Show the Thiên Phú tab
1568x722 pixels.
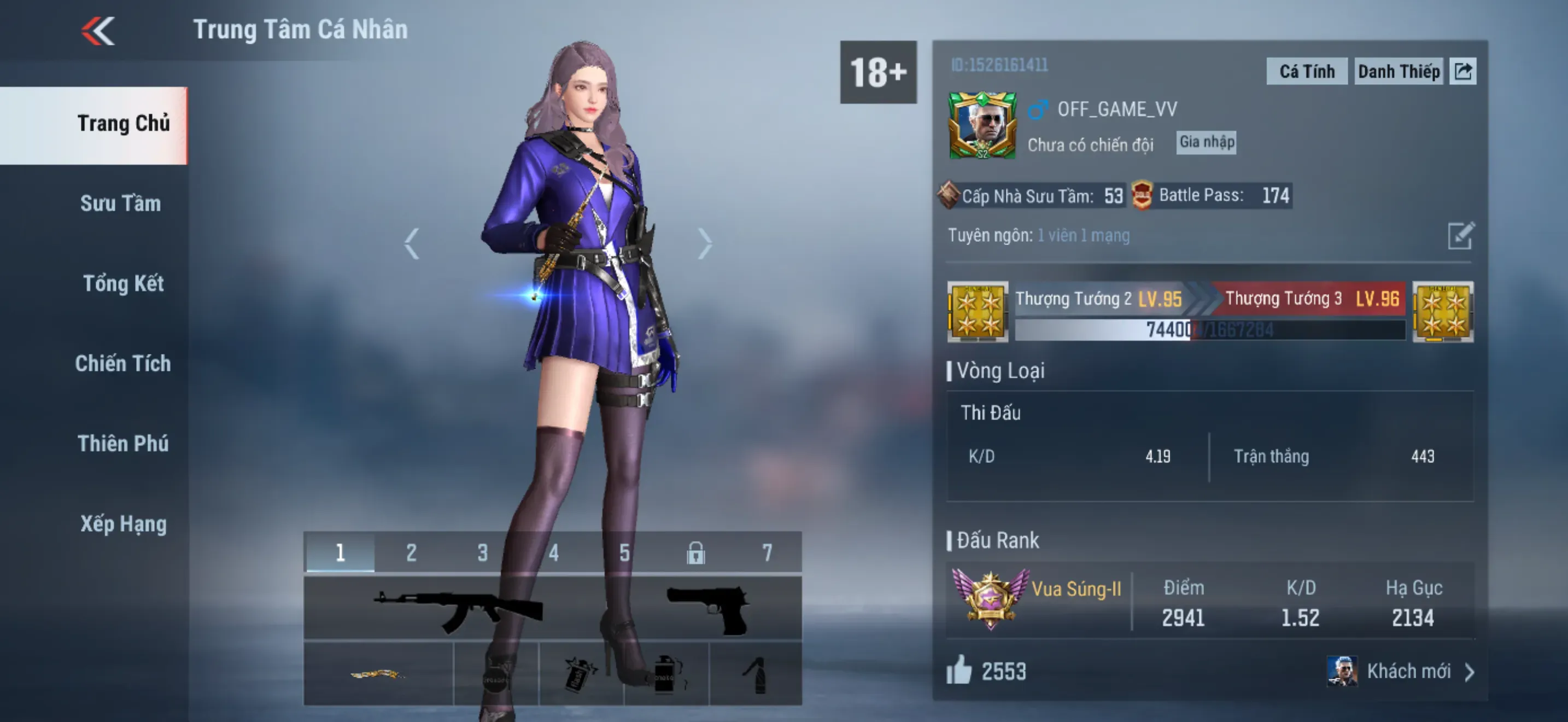123,444
